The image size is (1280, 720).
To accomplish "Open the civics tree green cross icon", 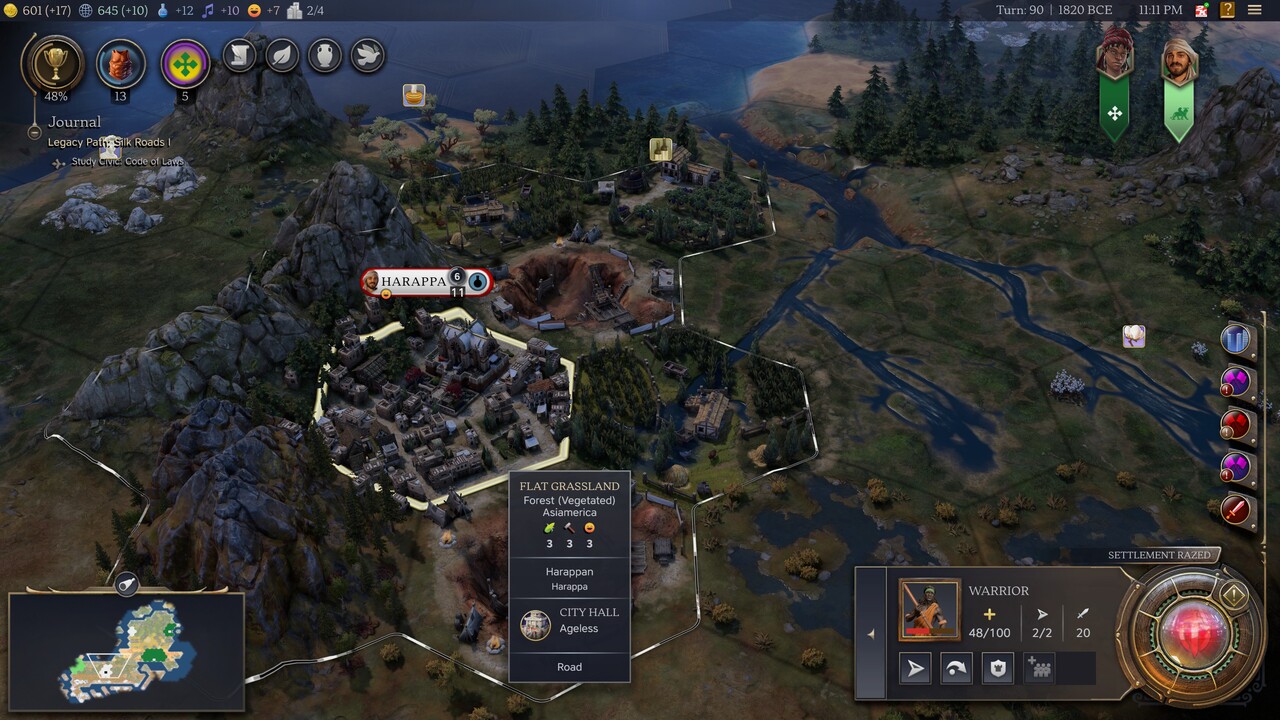I will click(x=184, y=64).
